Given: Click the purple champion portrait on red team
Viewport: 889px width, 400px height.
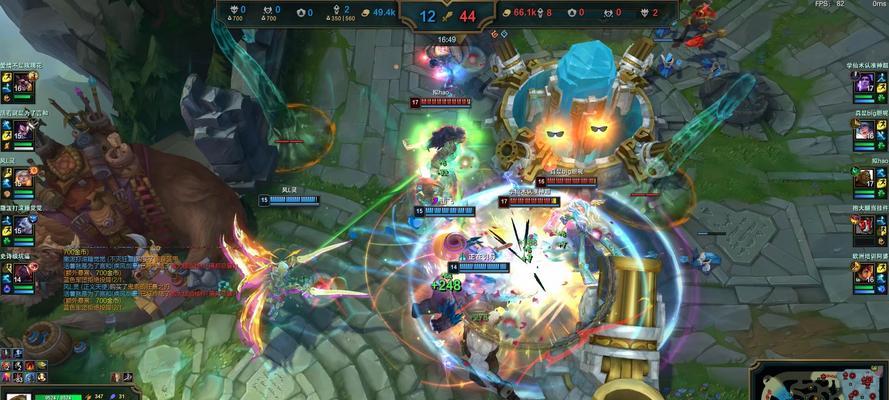Looking at the screenshot, I should 864,84.
